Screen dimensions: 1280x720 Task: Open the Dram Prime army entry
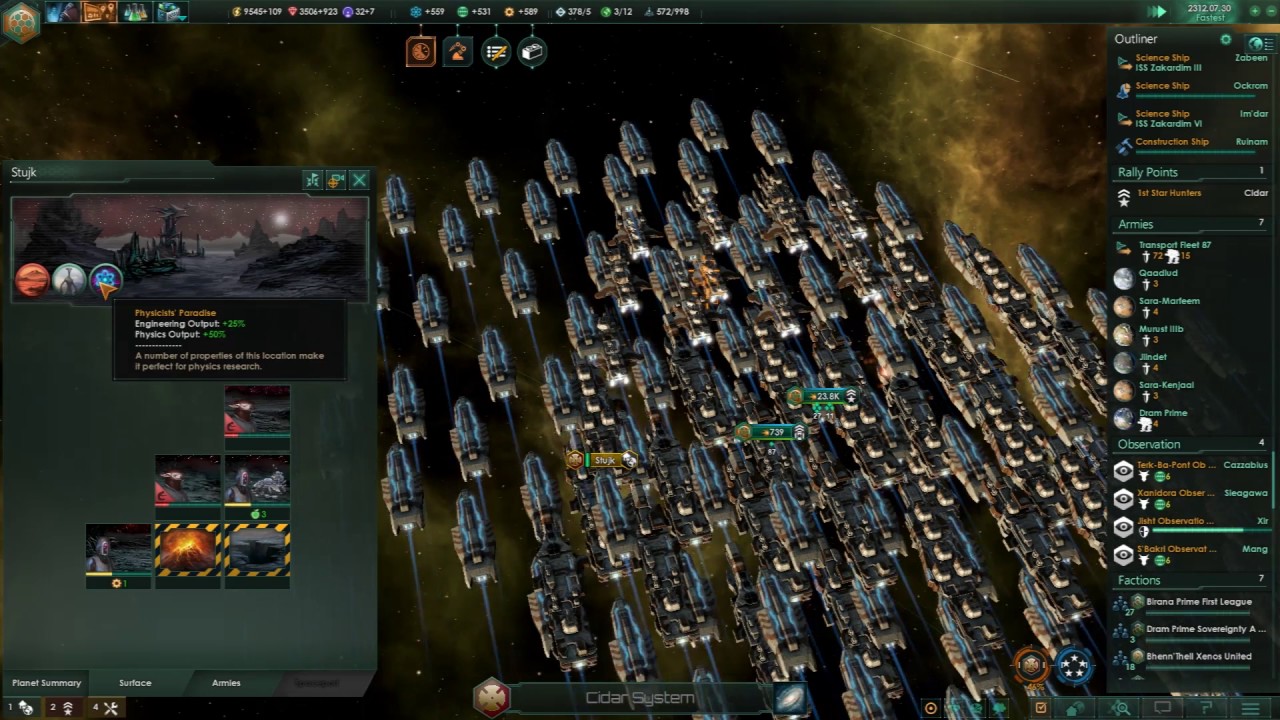[1162, 413]
